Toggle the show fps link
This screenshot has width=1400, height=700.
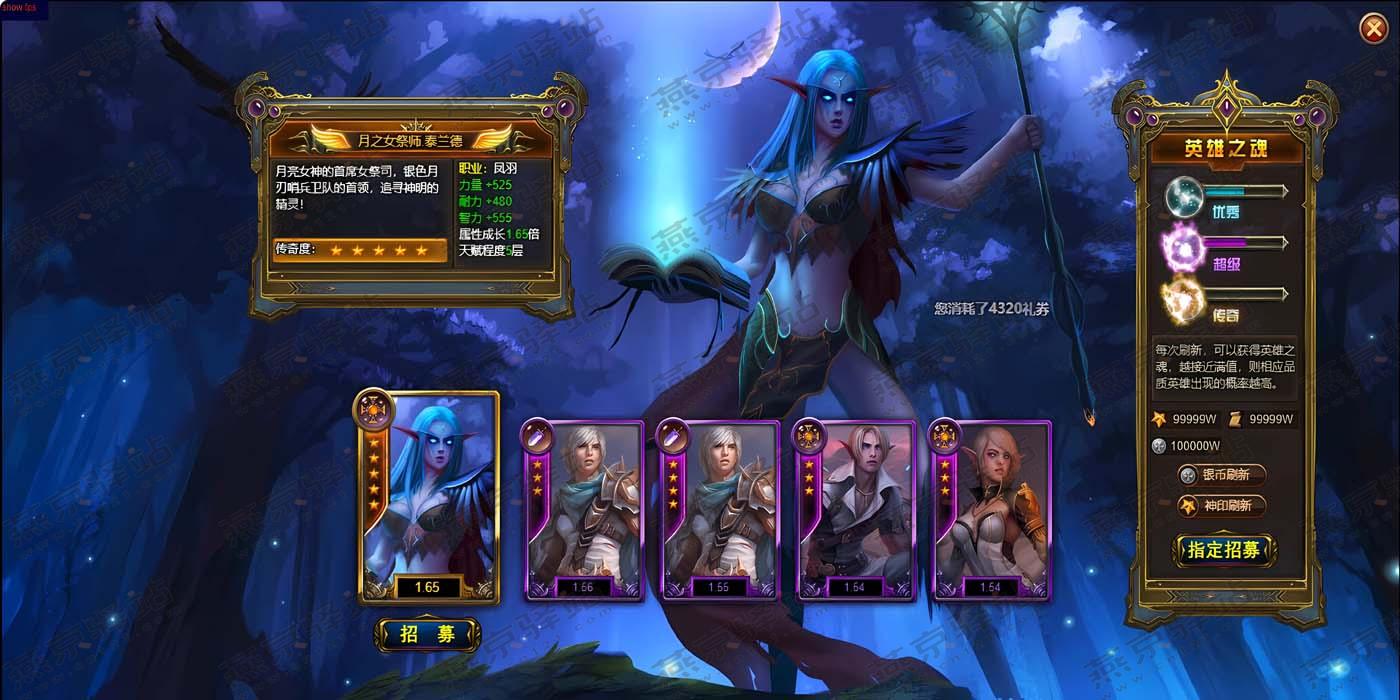19,8
